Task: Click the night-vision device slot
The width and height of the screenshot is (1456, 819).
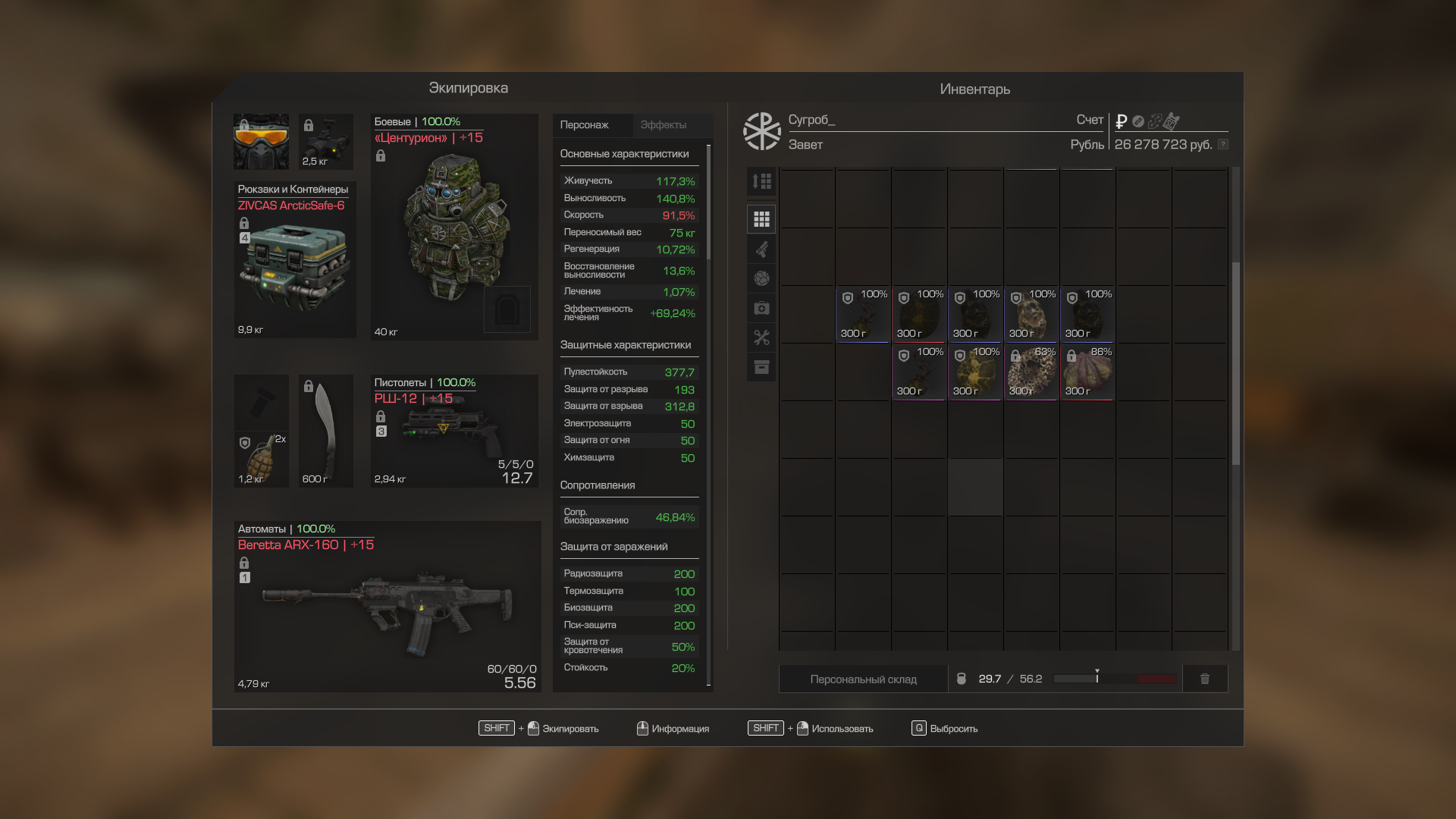Action: (326, 142)
